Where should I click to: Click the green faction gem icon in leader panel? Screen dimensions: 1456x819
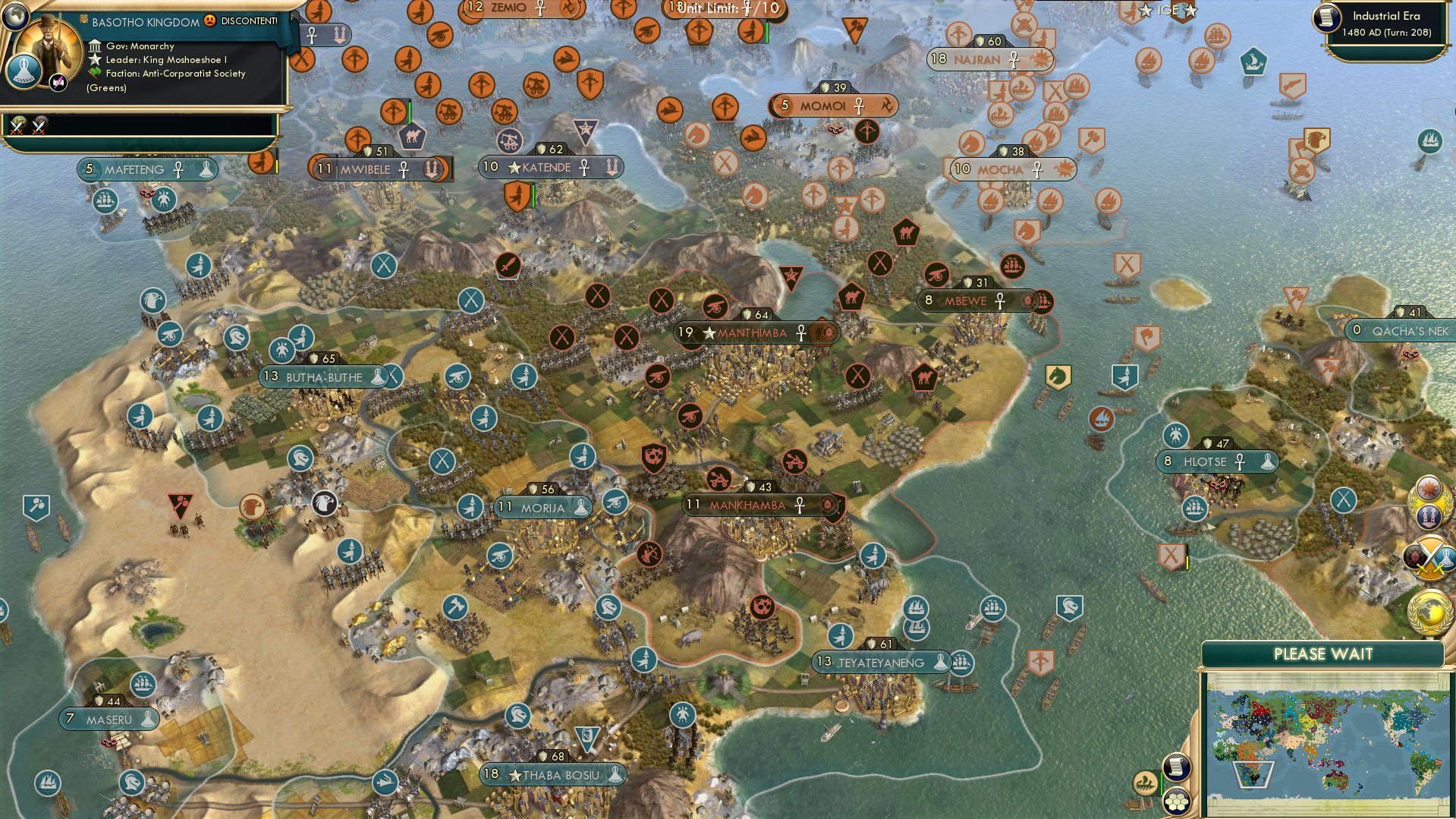pyautogui.click(x=96, y=74)
